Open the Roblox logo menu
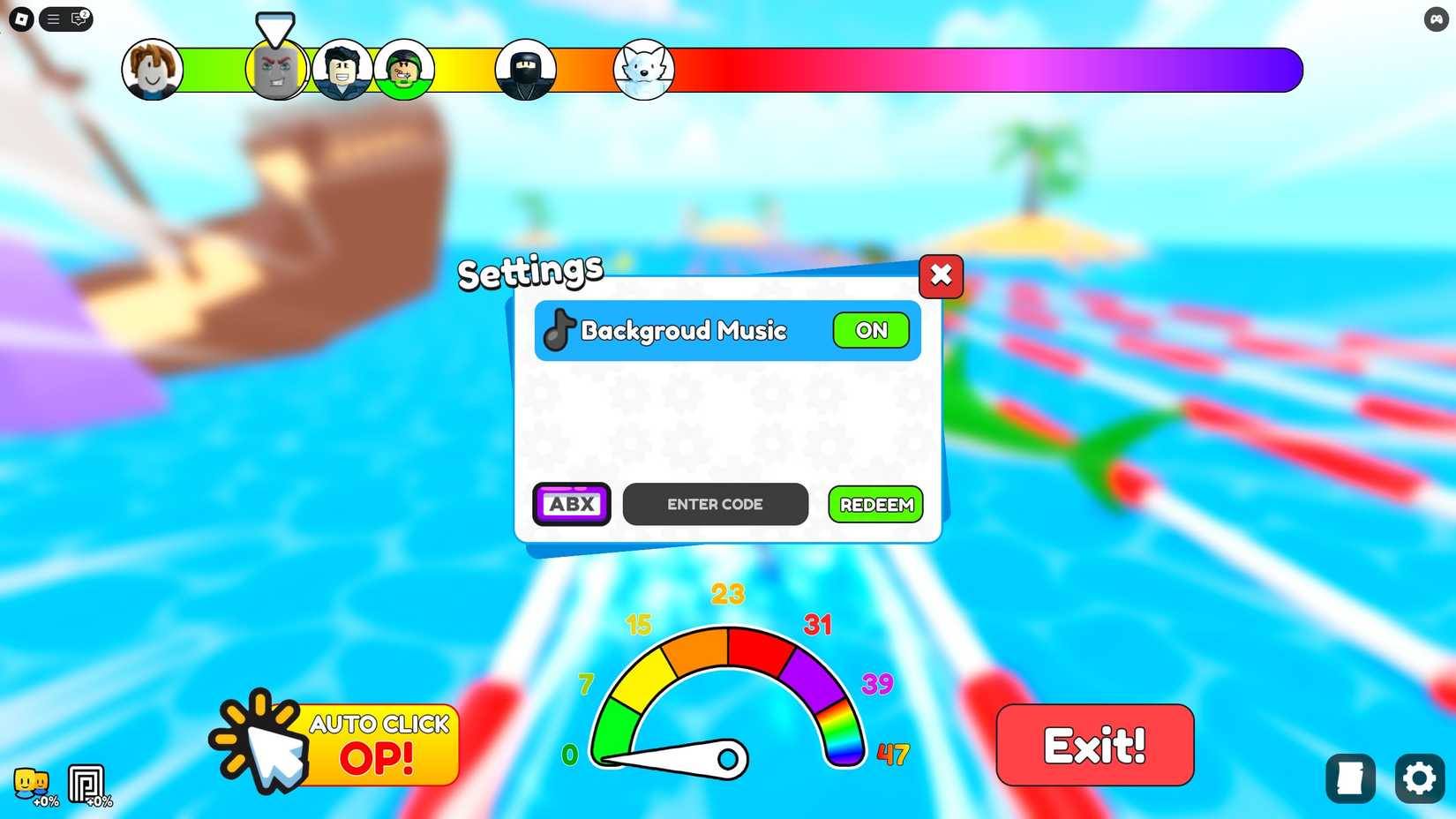 [x=19, y=19]
